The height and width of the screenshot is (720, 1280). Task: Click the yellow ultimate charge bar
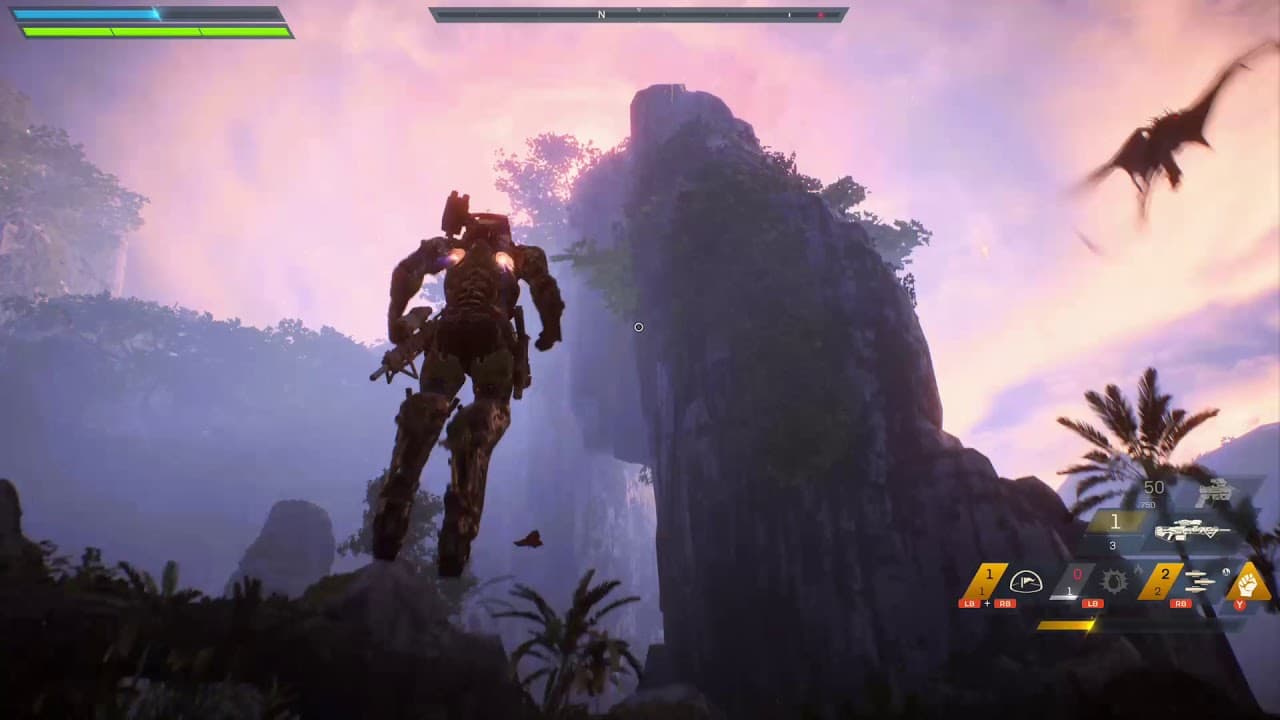coord(1066,625)
